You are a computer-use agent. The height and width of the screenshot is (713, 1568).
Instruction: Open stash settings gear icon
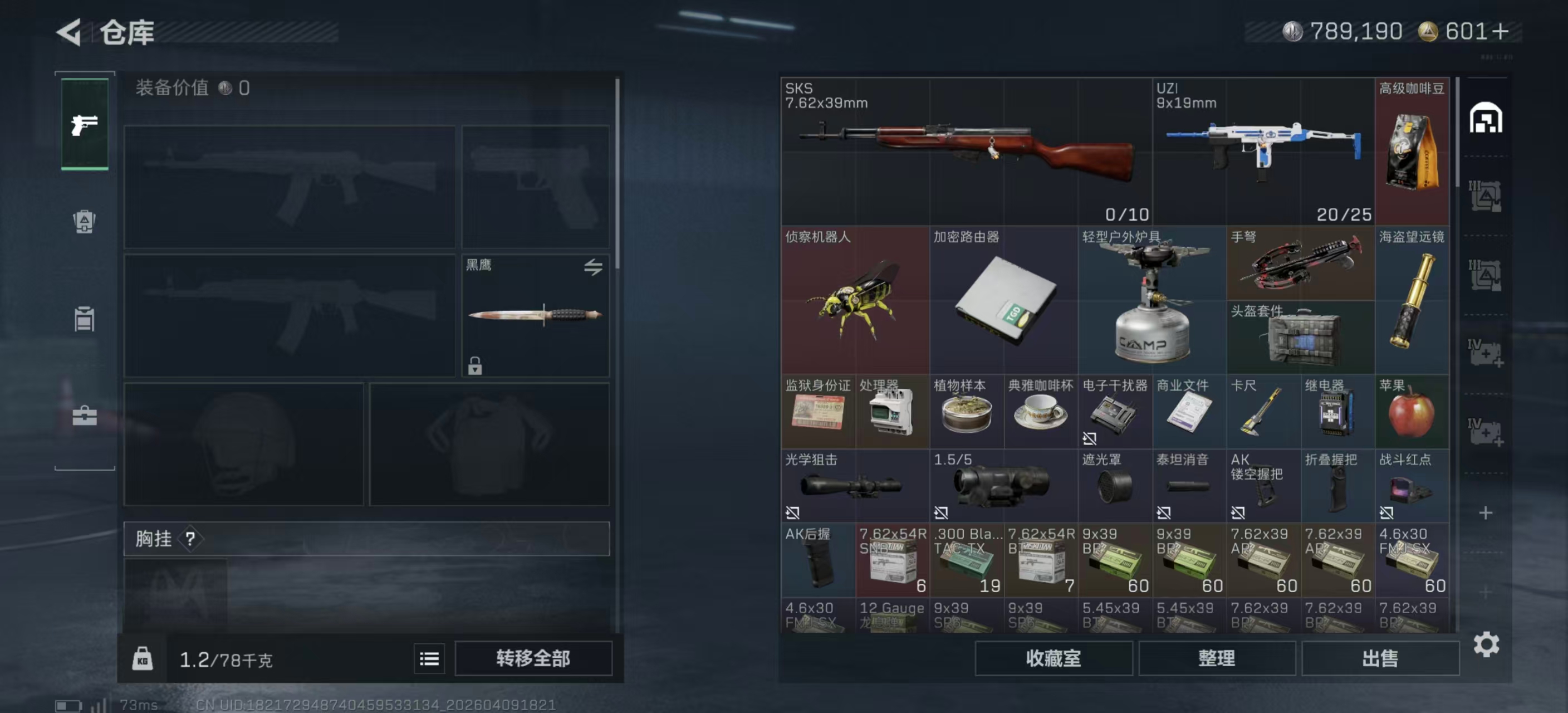1486,644
